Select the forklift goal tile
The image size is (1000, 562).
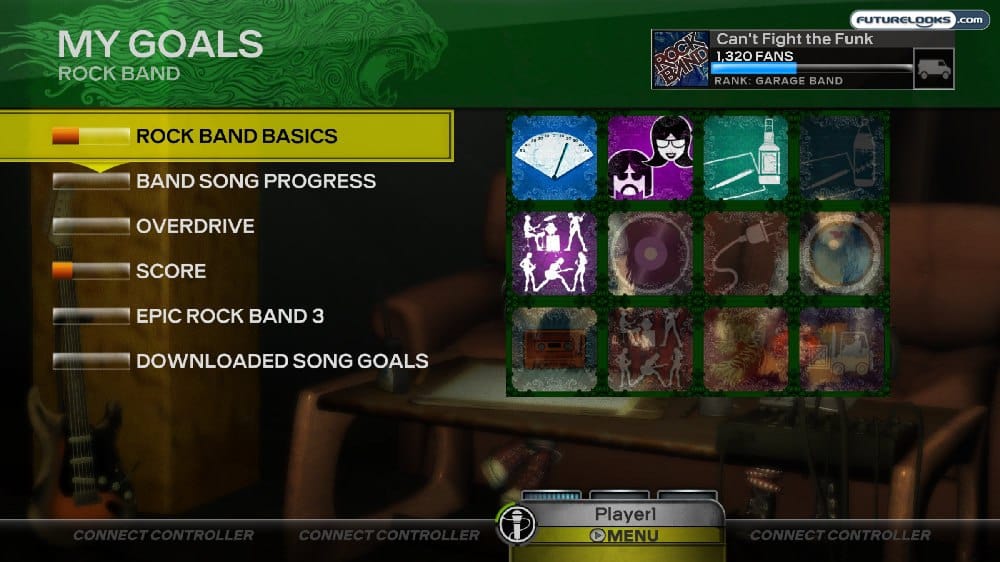point(842,349)
